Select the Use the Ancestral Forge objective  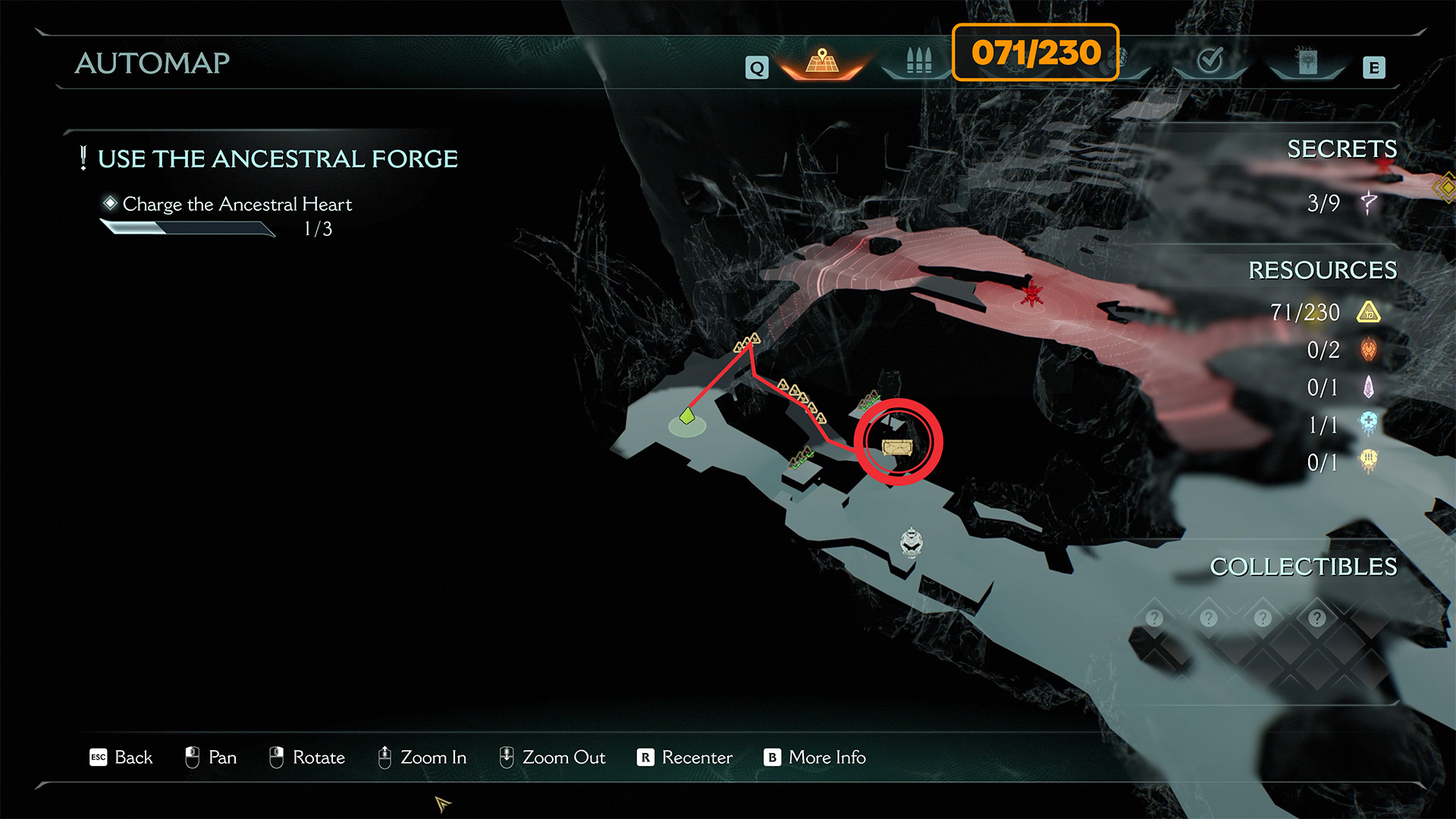pyautogui.click(x=278, y=159)
